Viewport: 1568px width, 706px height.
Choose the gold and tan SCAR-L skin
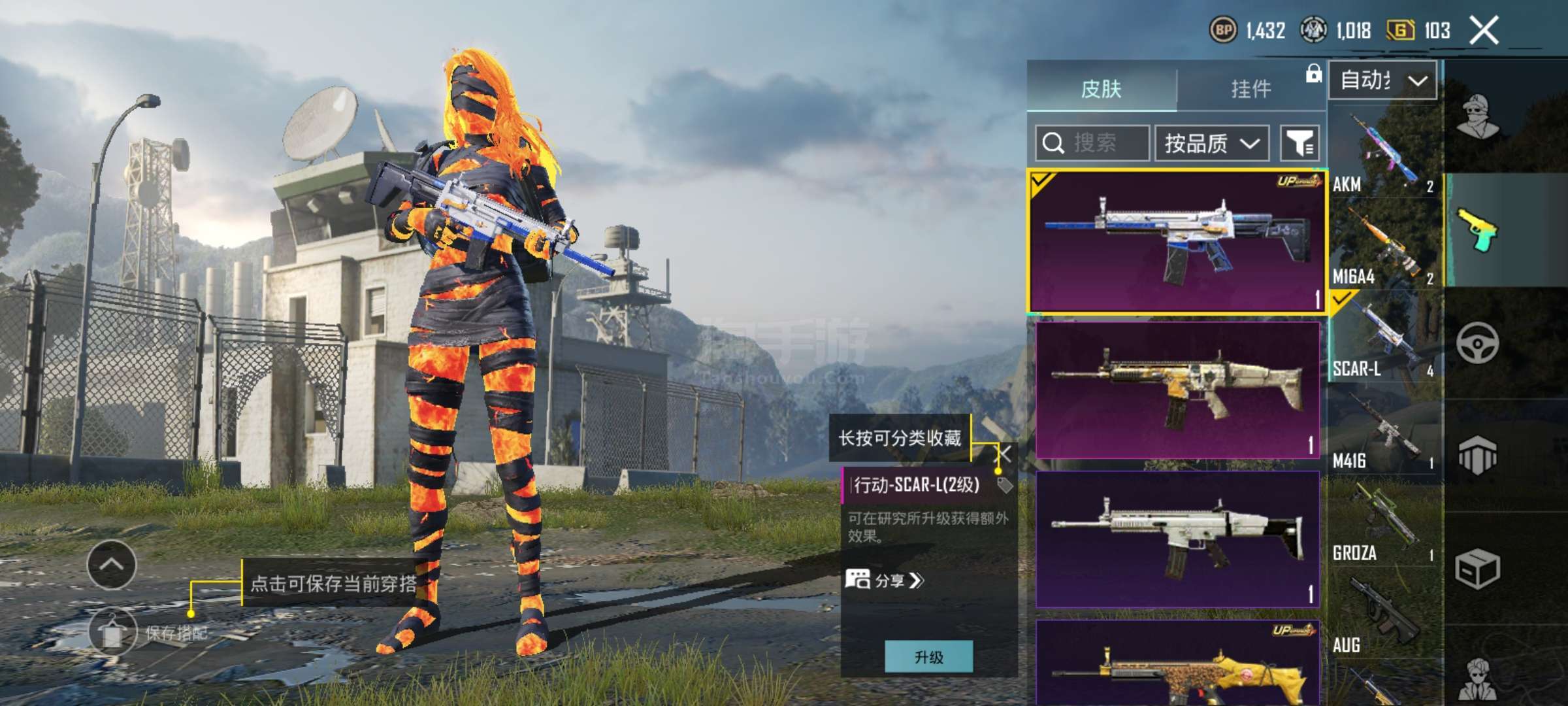(1177, 390)
